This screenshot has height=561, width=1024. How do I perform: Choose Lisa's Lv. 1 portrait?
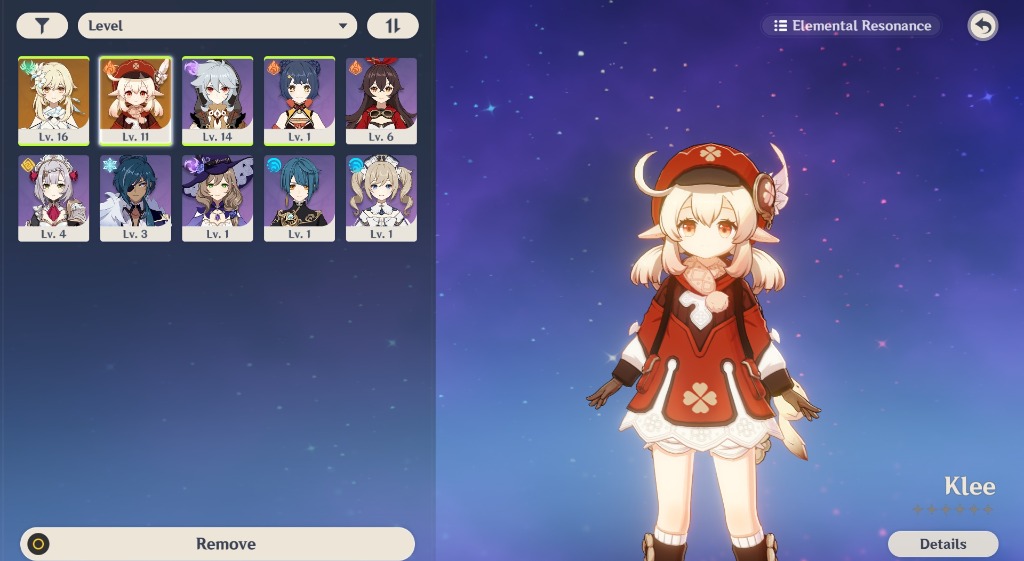(x=217, y=198)
